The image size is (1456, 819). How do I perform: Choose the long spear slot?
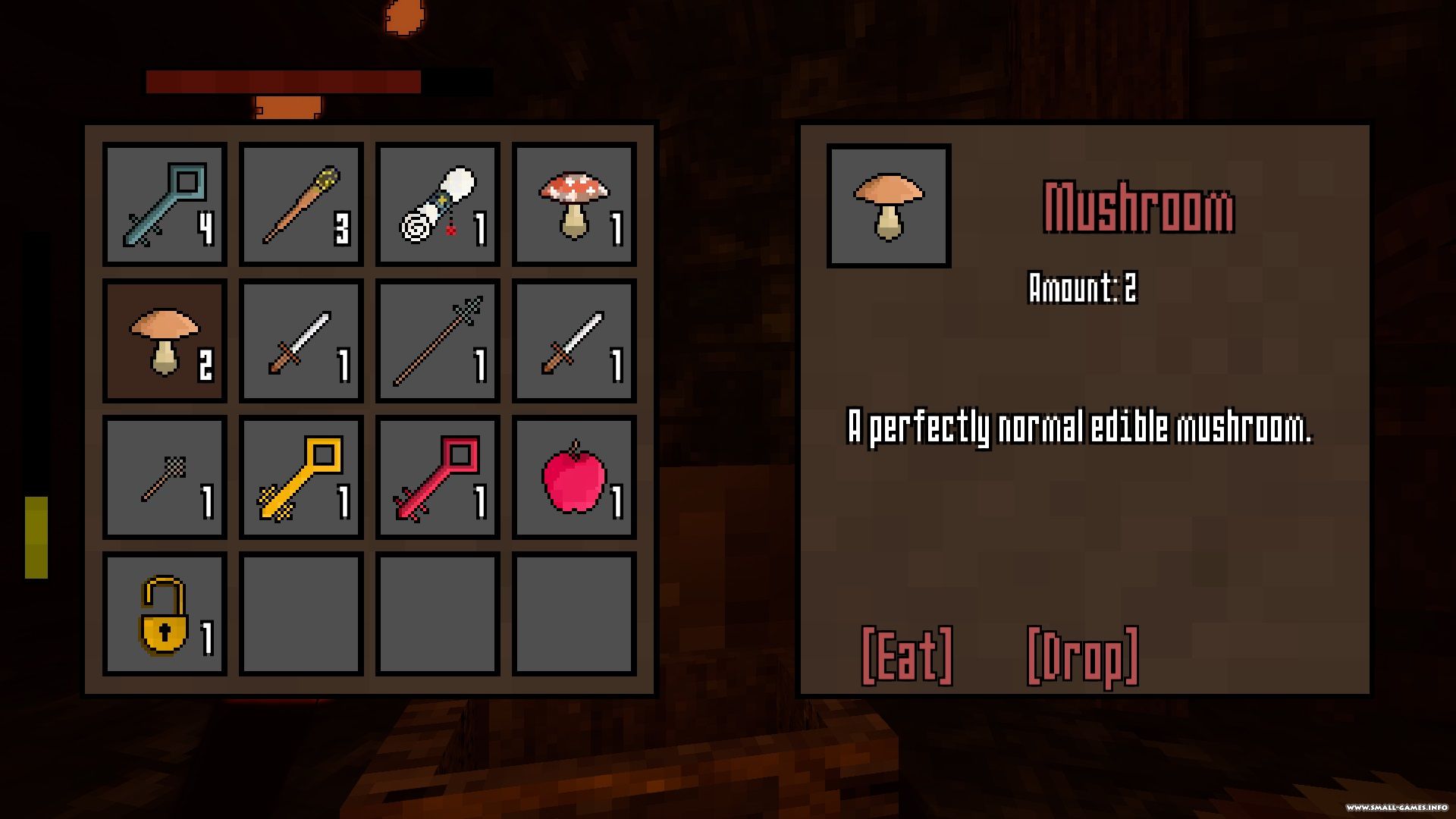[x=438, y=340]
